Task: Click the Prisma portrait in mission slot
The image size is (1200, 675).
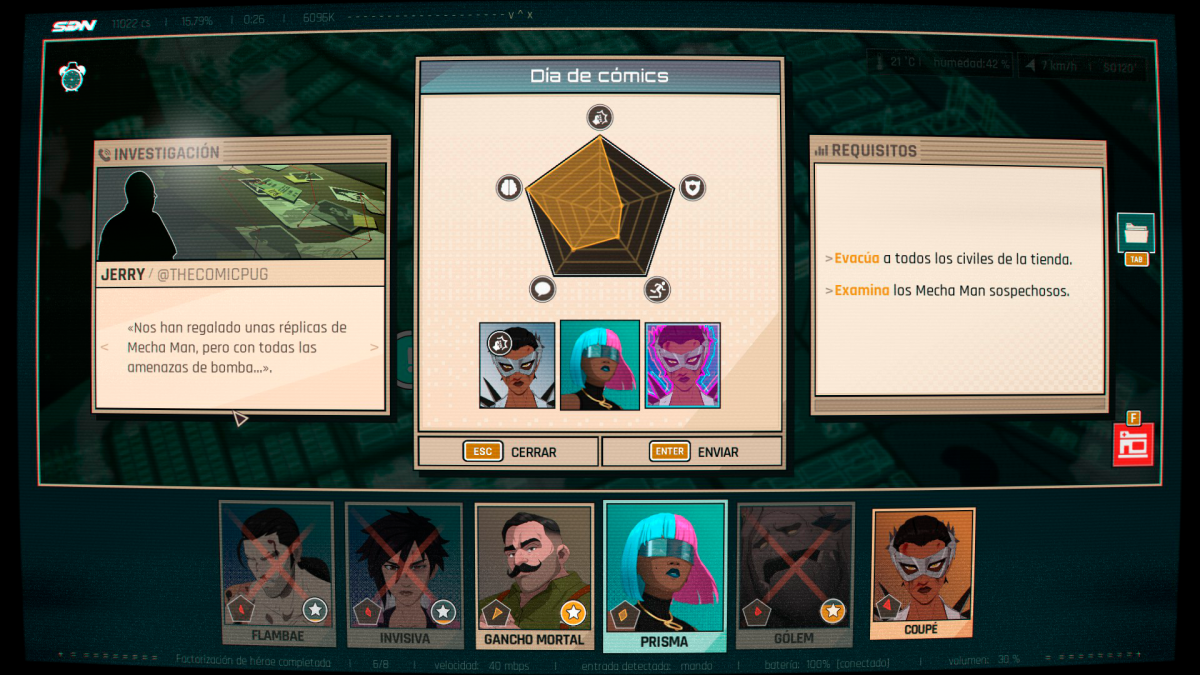Action: coord(600,366)
